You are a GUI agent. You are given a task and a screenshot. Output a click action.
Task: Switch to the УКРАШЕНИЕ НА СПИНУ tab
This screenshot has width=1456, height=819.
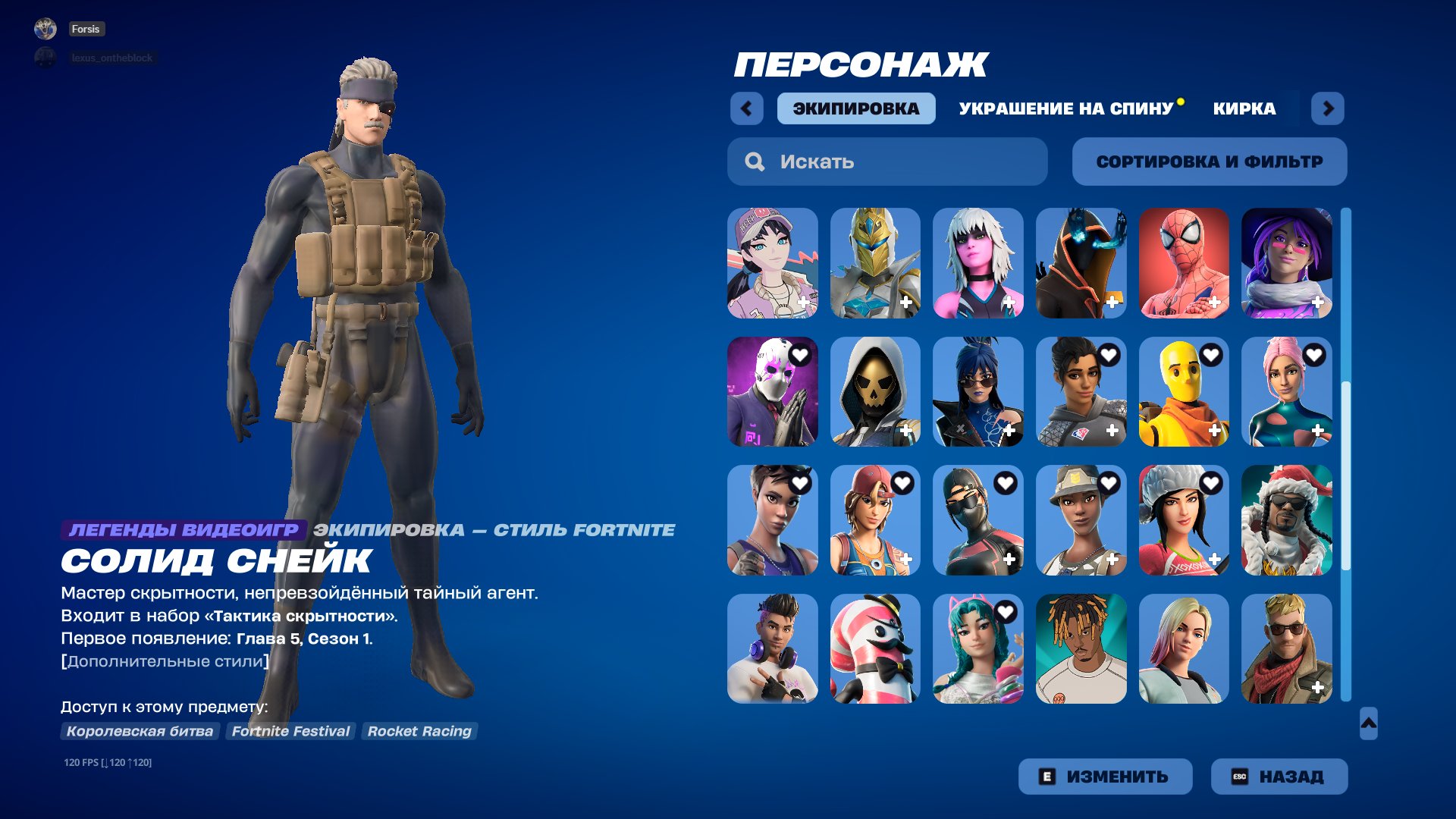coord(1065,108)
